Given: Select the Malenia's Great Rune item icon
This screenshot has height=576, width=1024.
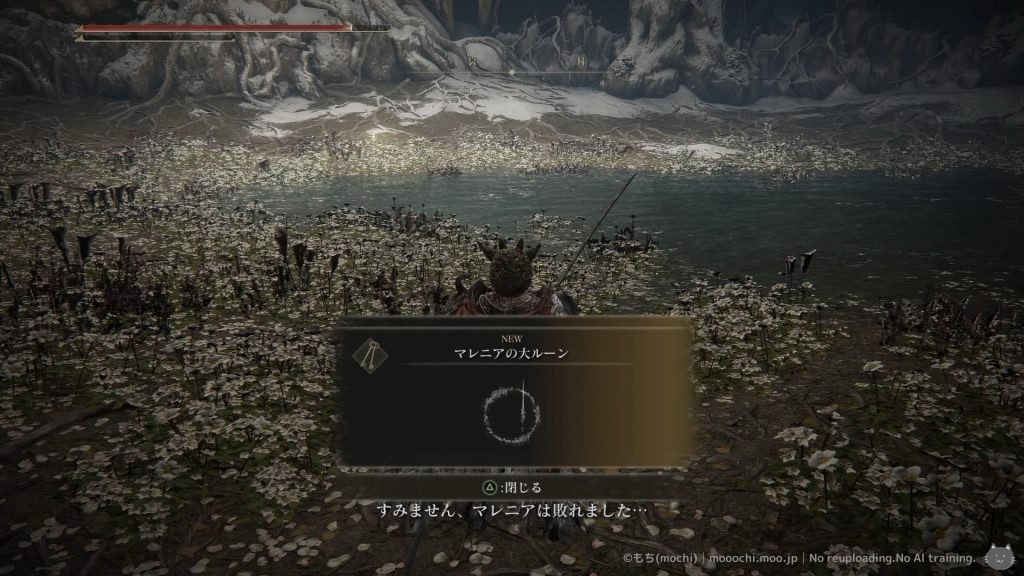Looking at the screenshot, I should pos(369,351).
